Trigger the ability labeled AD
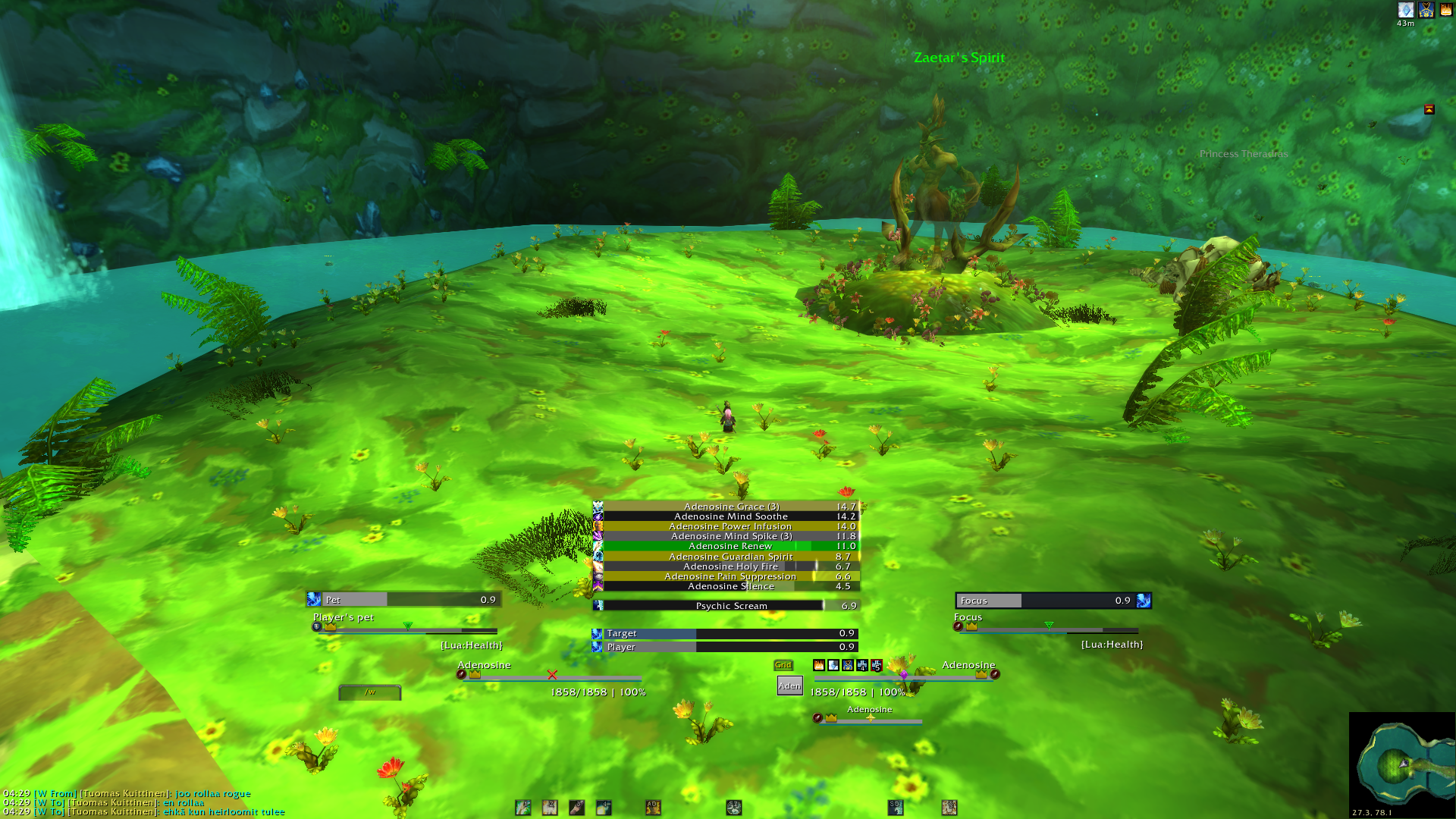Viewport: 1456px width, 819px height. (x=653, y=808)
